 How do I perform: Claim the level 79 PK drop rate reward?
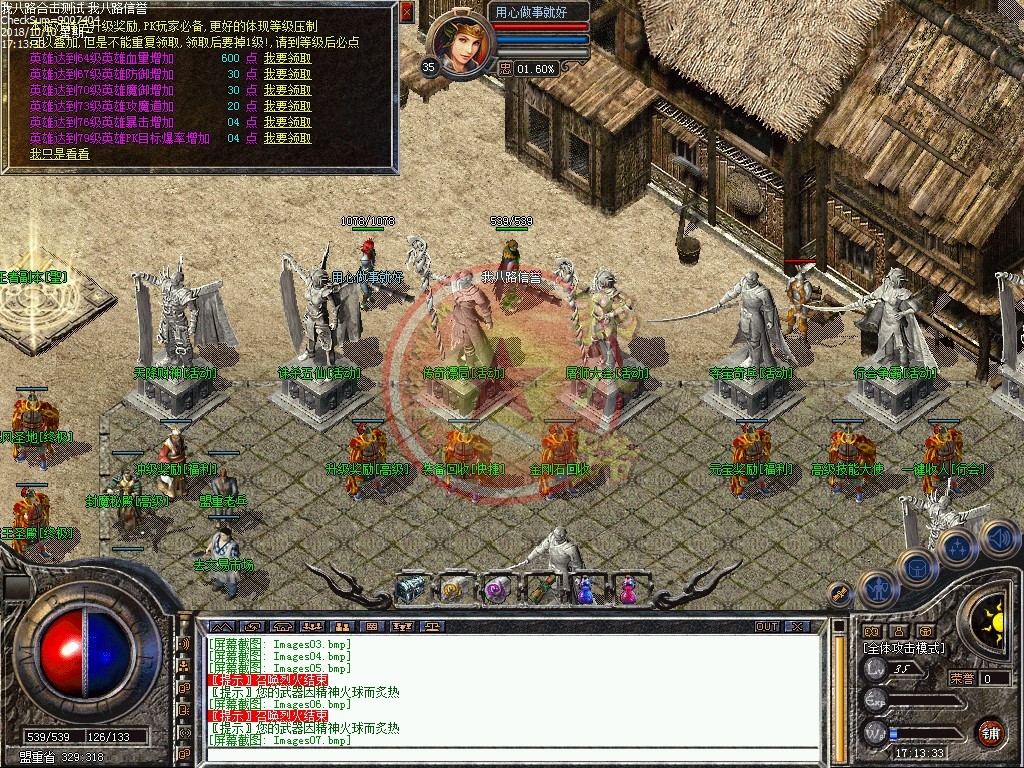pyautogui.click(x=287, y=138)
